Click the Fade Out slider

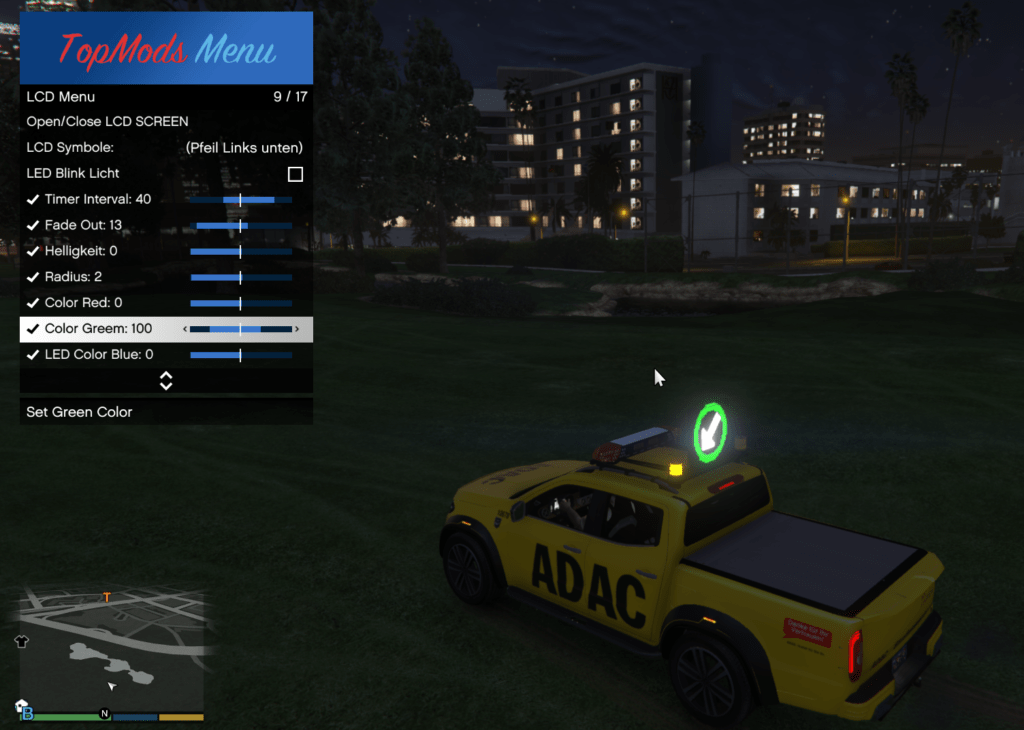241,226
